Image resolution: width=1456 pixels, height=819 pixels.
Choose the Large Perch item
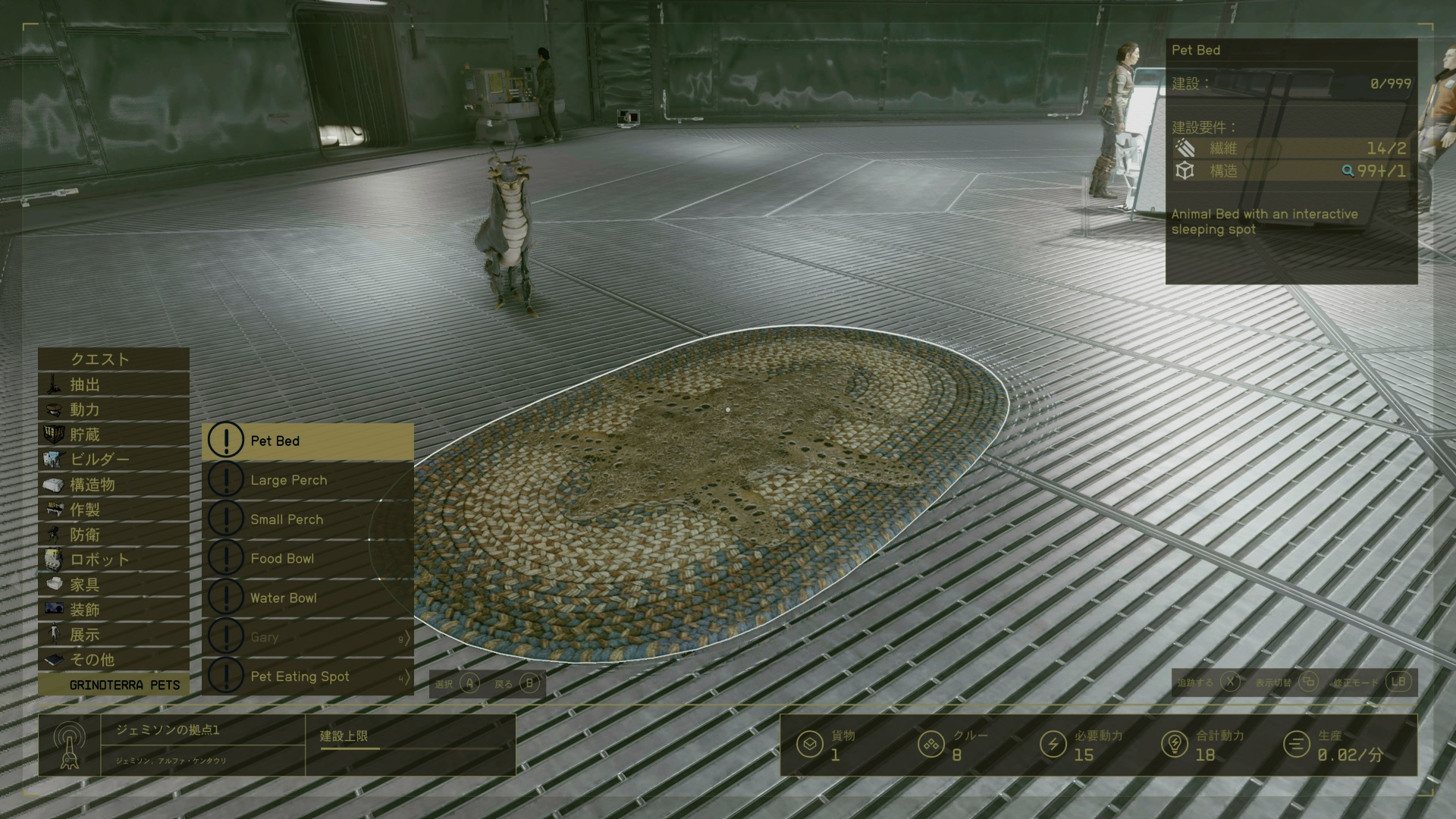(x=308, y=480)
